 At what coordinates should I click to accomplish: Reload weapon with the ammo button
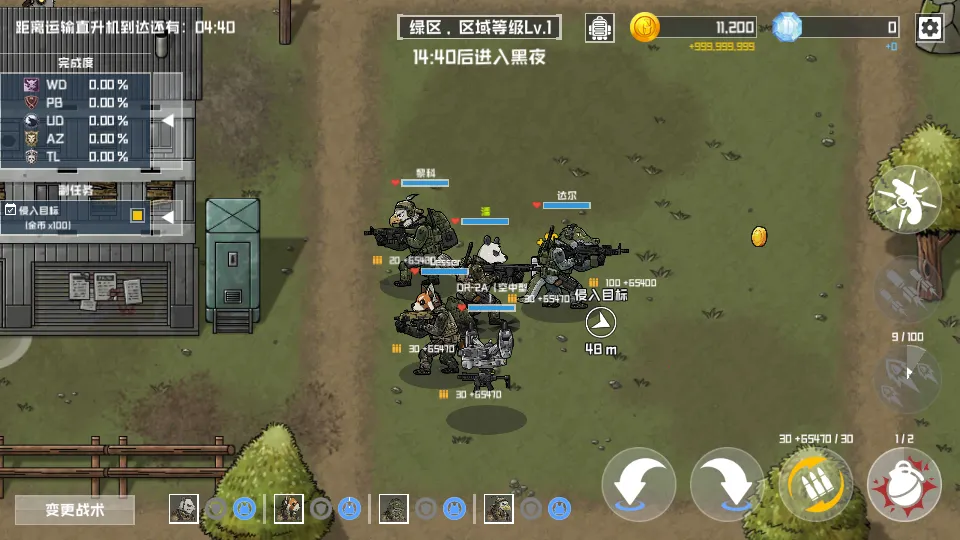(815, 485)
